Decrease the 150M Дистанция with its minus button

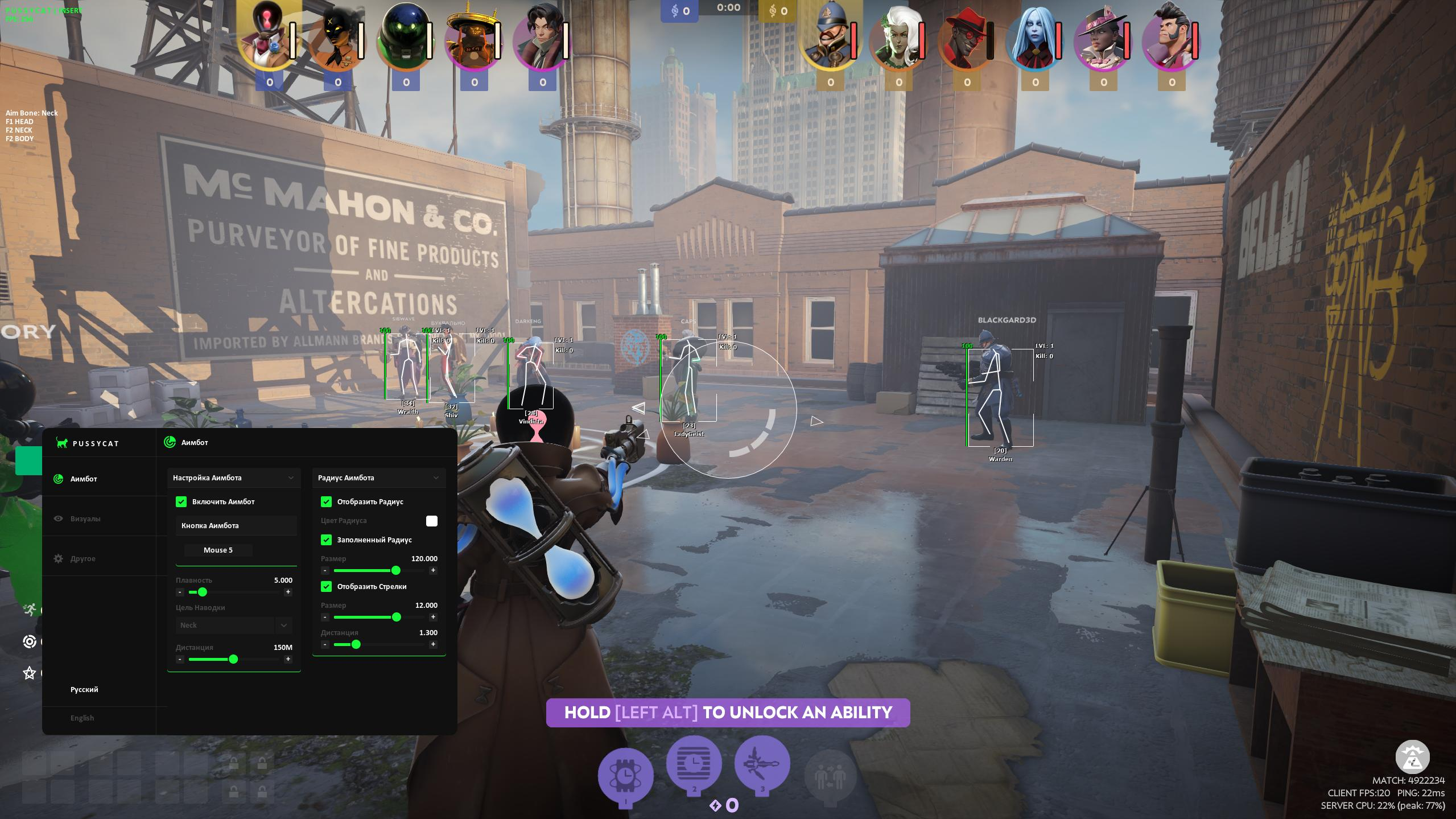180,659
